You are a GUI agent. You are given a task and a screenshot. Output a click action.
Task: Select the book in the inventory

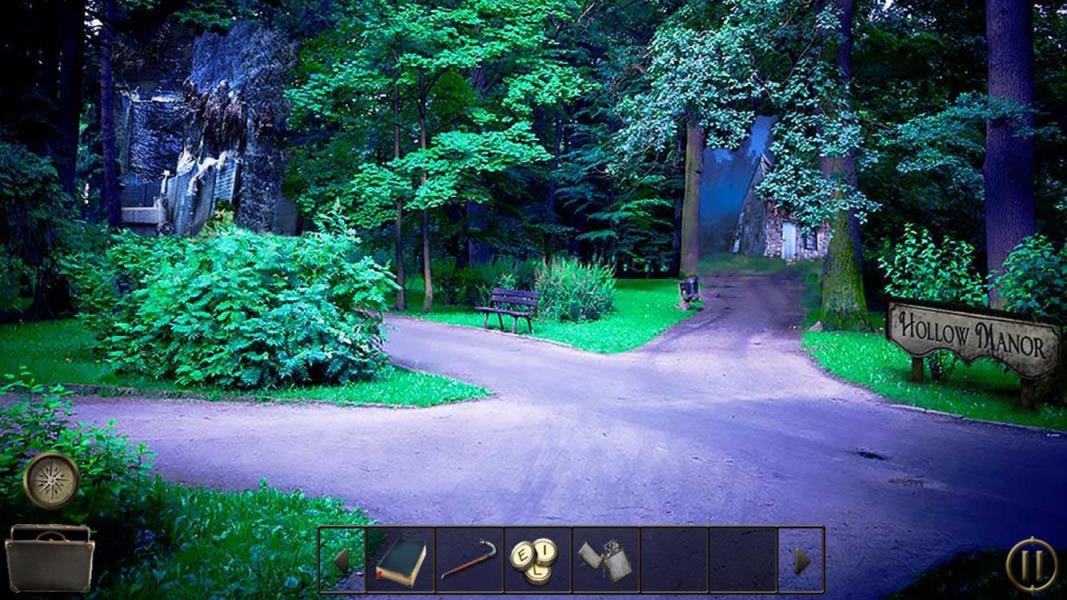(x=401, y=561)
